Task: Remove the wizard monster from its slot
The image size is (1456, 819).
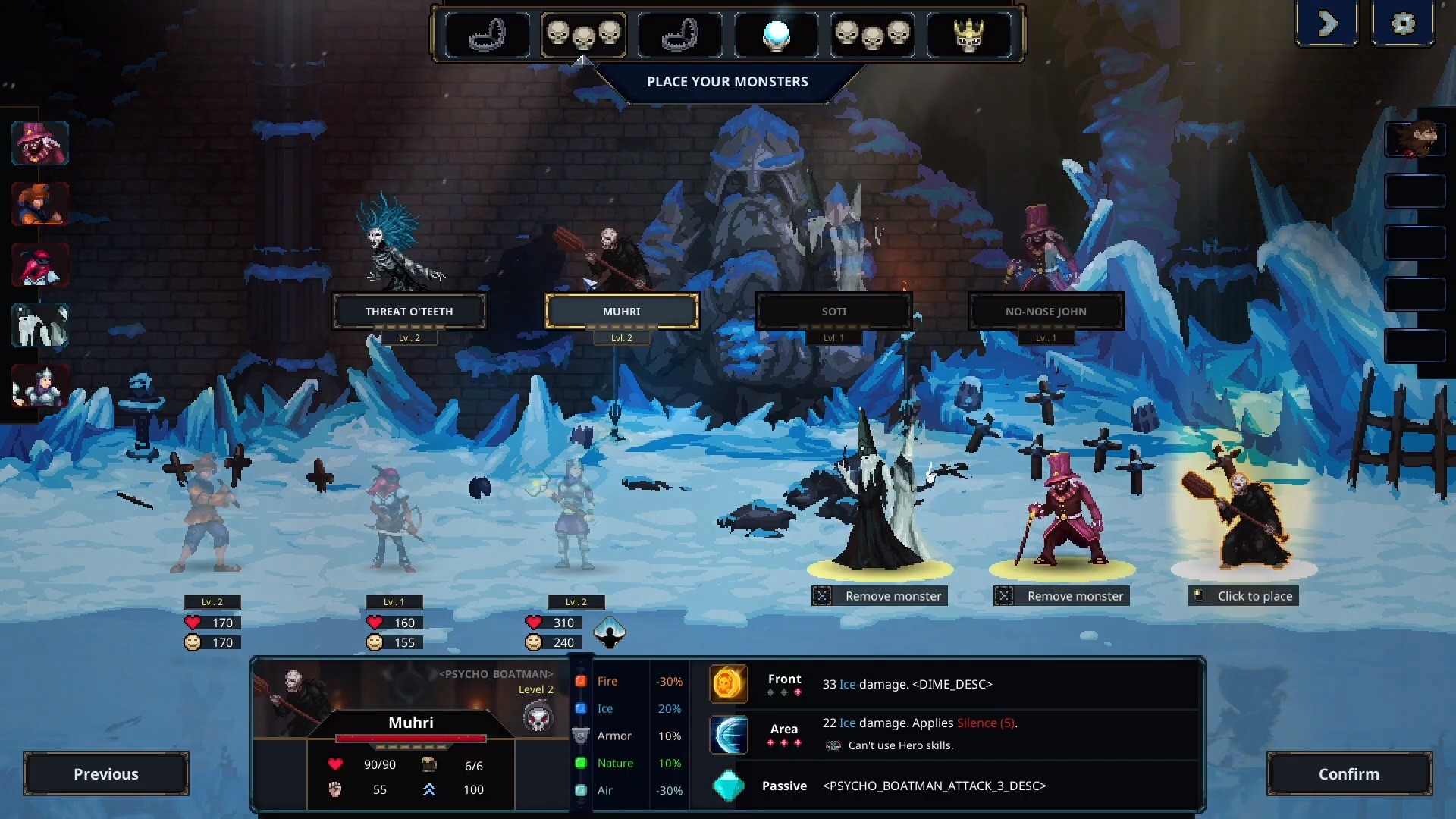Action: tap(880, 596)
